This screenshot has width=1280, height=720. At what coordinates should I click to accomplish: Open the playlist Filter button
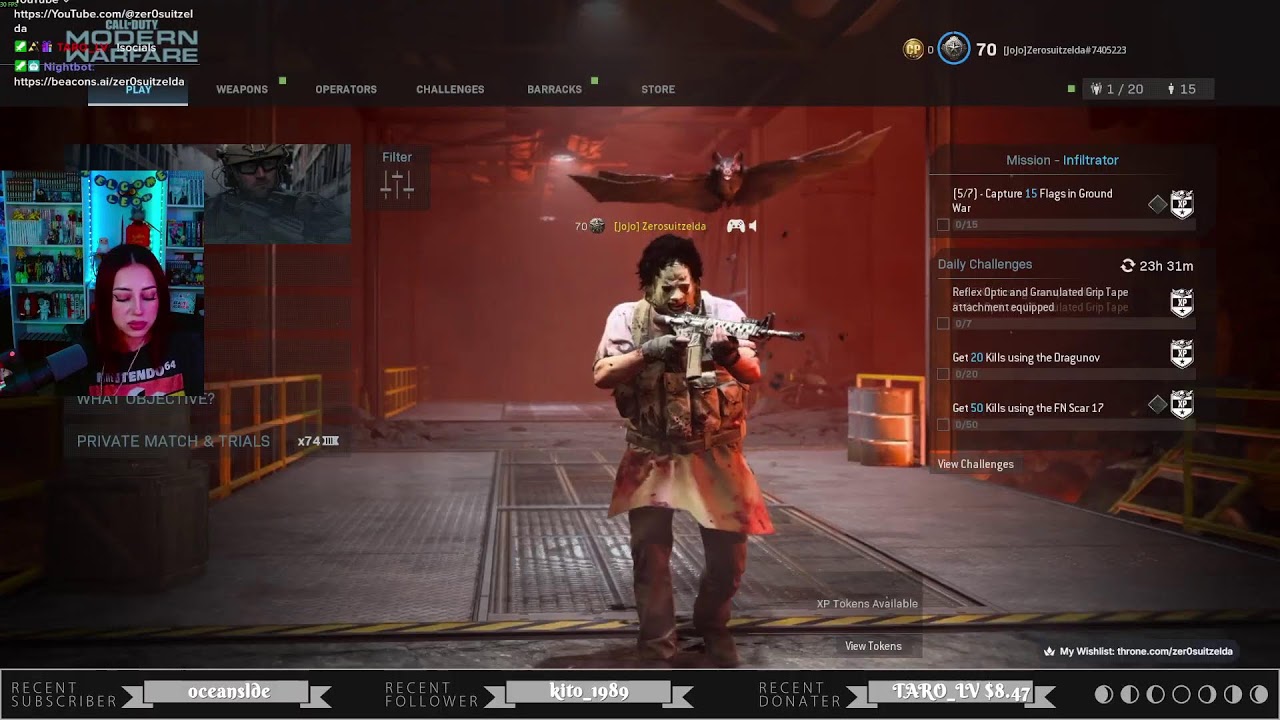397,174
